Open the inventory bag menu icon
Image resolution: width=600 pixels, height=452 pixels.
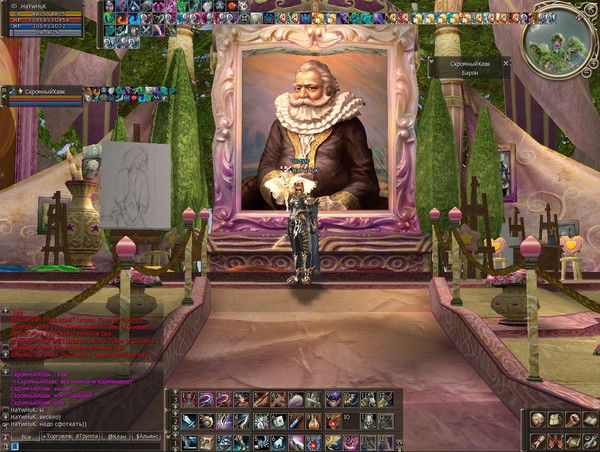coord(554,419)
